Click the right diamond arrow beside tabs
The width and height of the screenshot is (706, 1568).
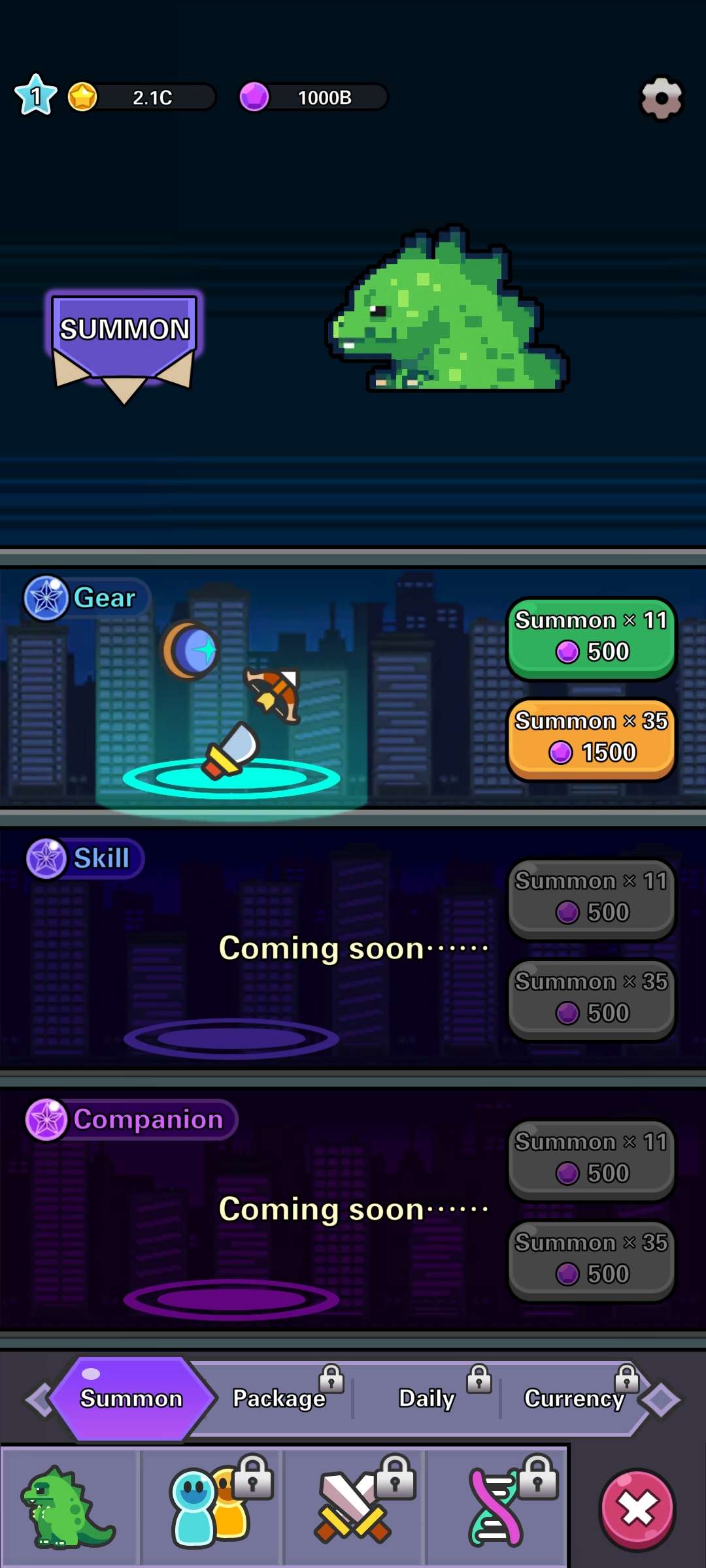(660, 1399)
